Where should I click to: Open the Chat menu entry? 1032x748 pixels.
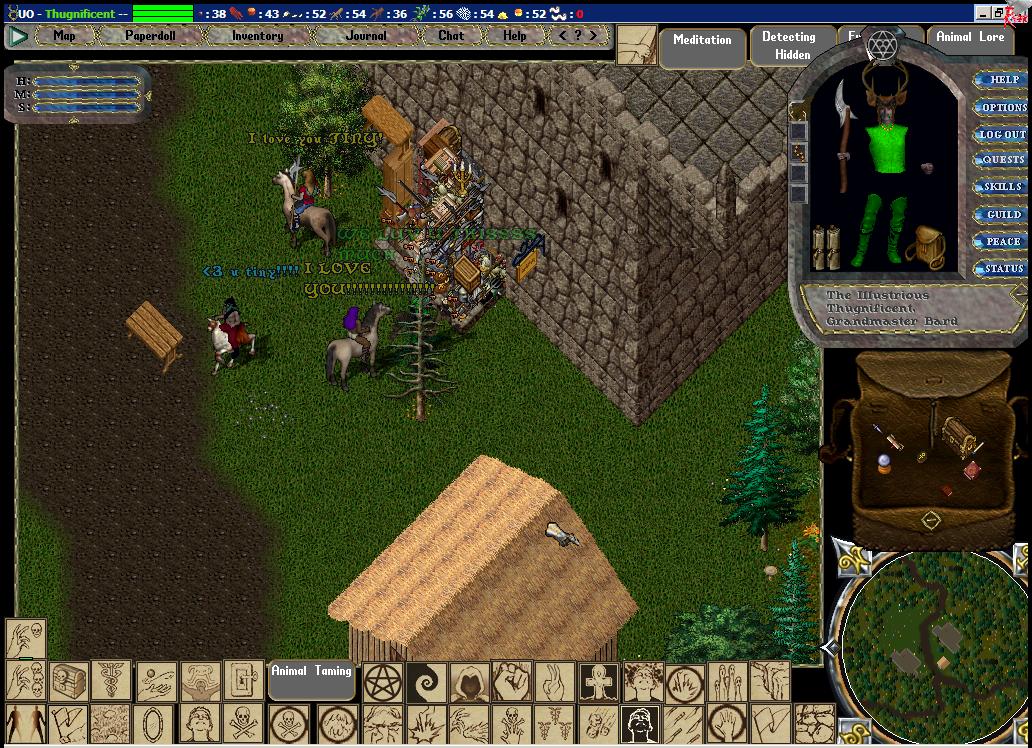[x=451, y=36]
